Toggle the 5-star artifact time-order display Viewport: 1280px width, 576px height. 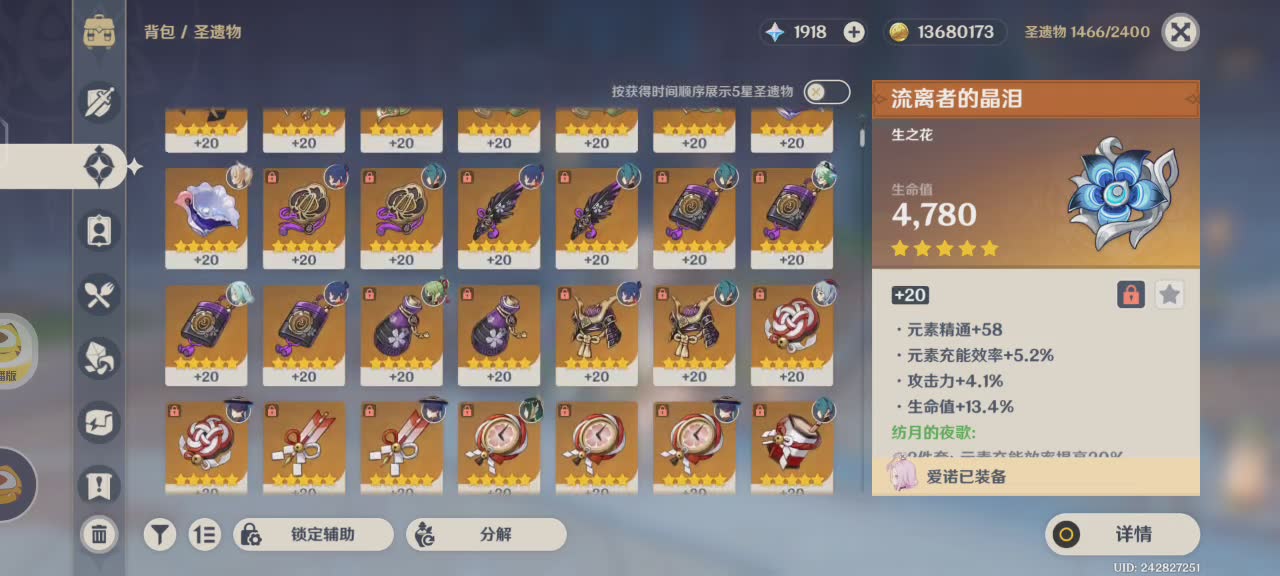[x=827, y=92]
